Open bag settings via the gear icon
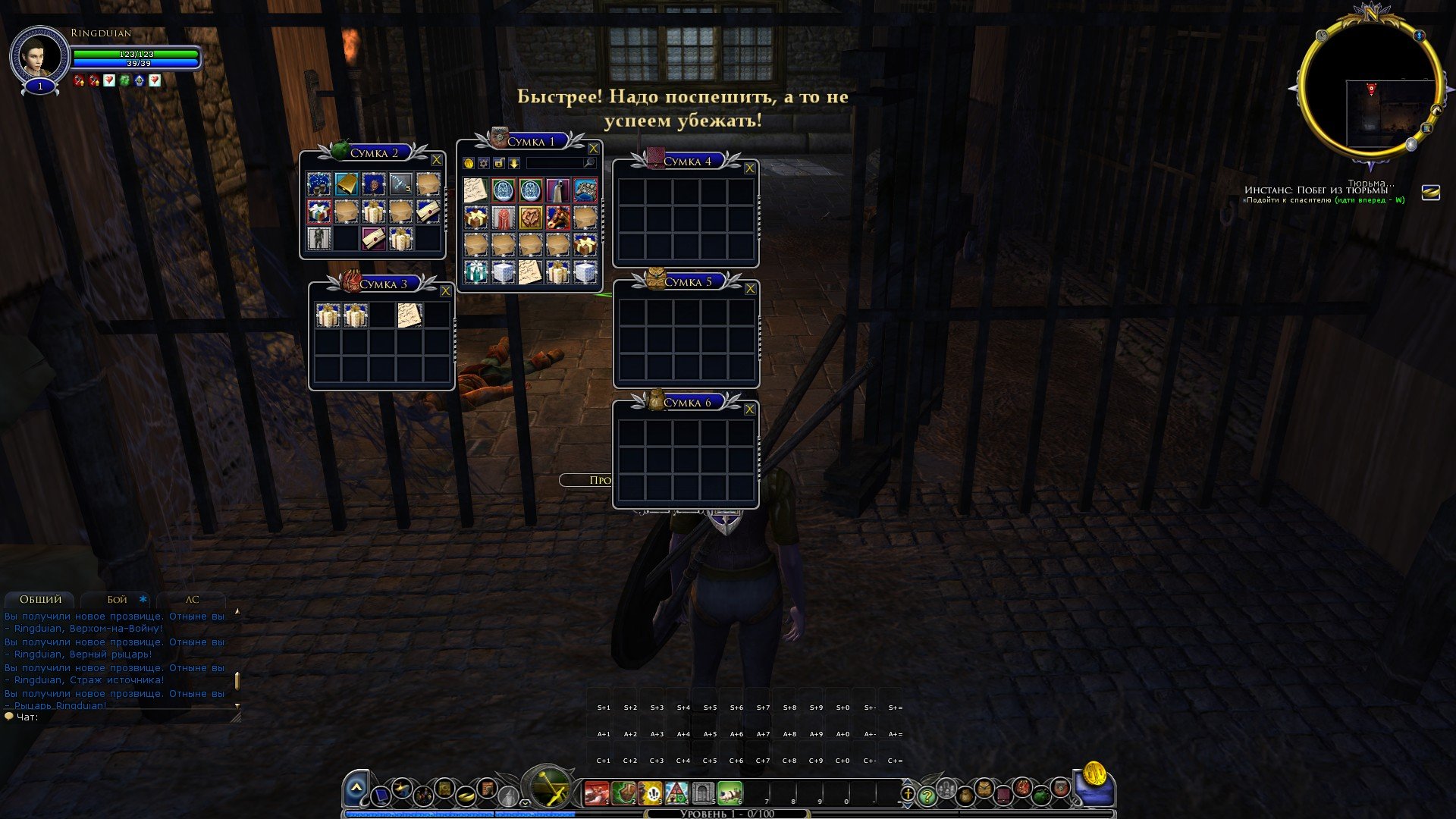 [484, 163]
